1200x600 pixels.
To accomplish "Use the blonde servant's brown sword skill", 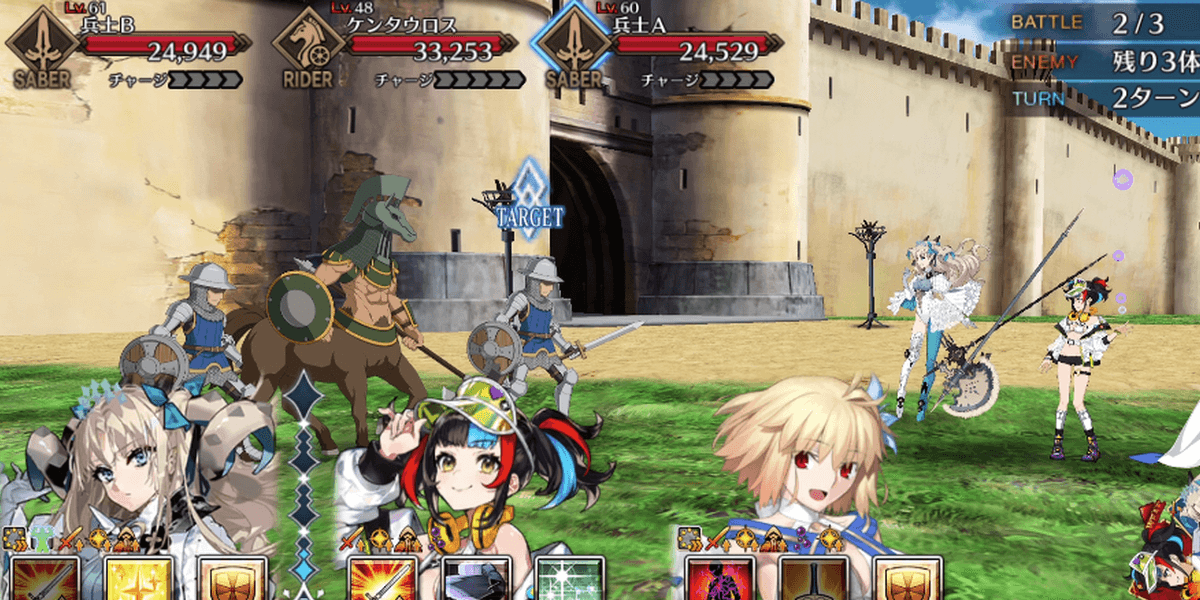I will click(814, 579).
